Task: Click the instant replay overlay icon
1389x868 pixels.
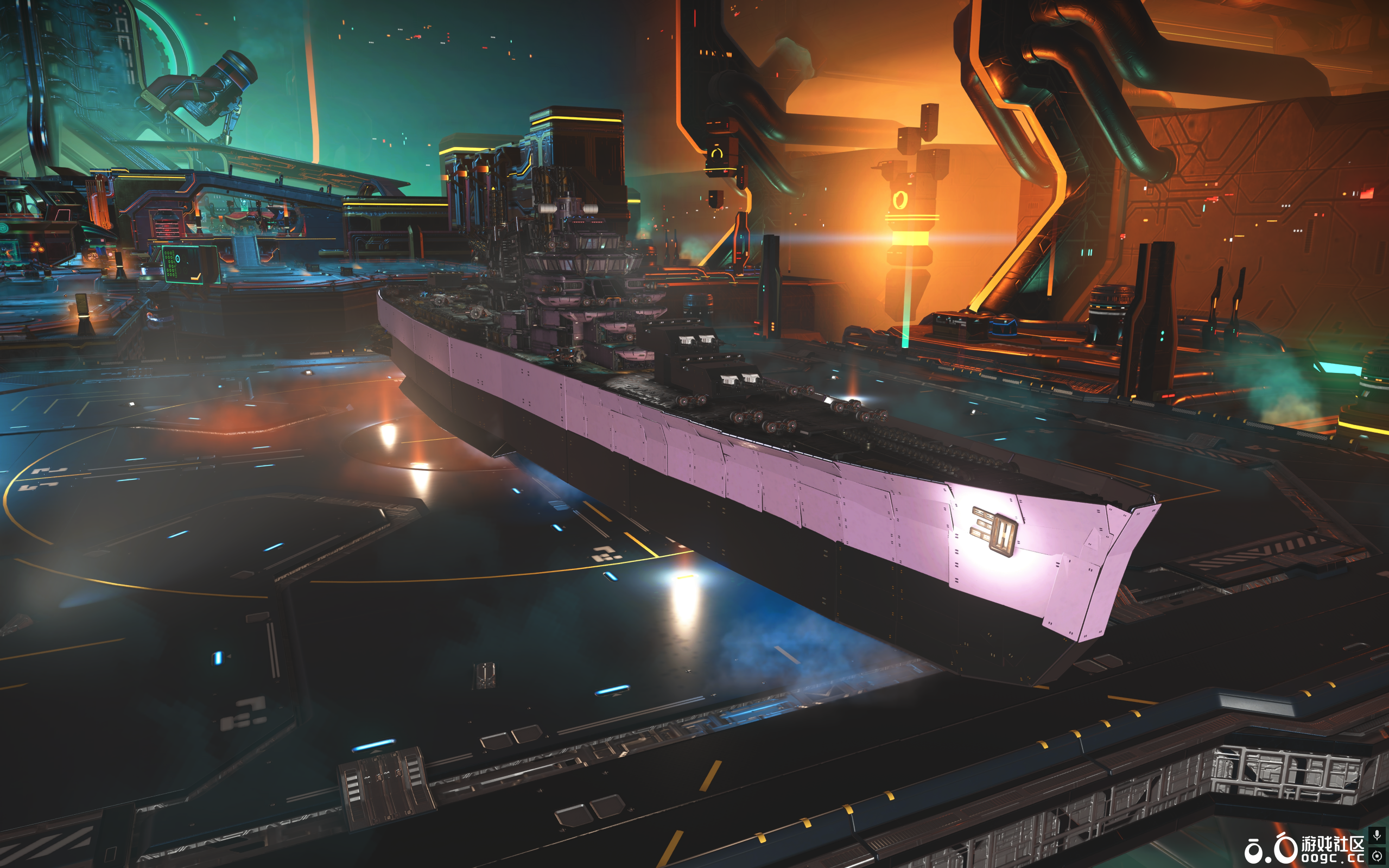Action: point(1377,856)
